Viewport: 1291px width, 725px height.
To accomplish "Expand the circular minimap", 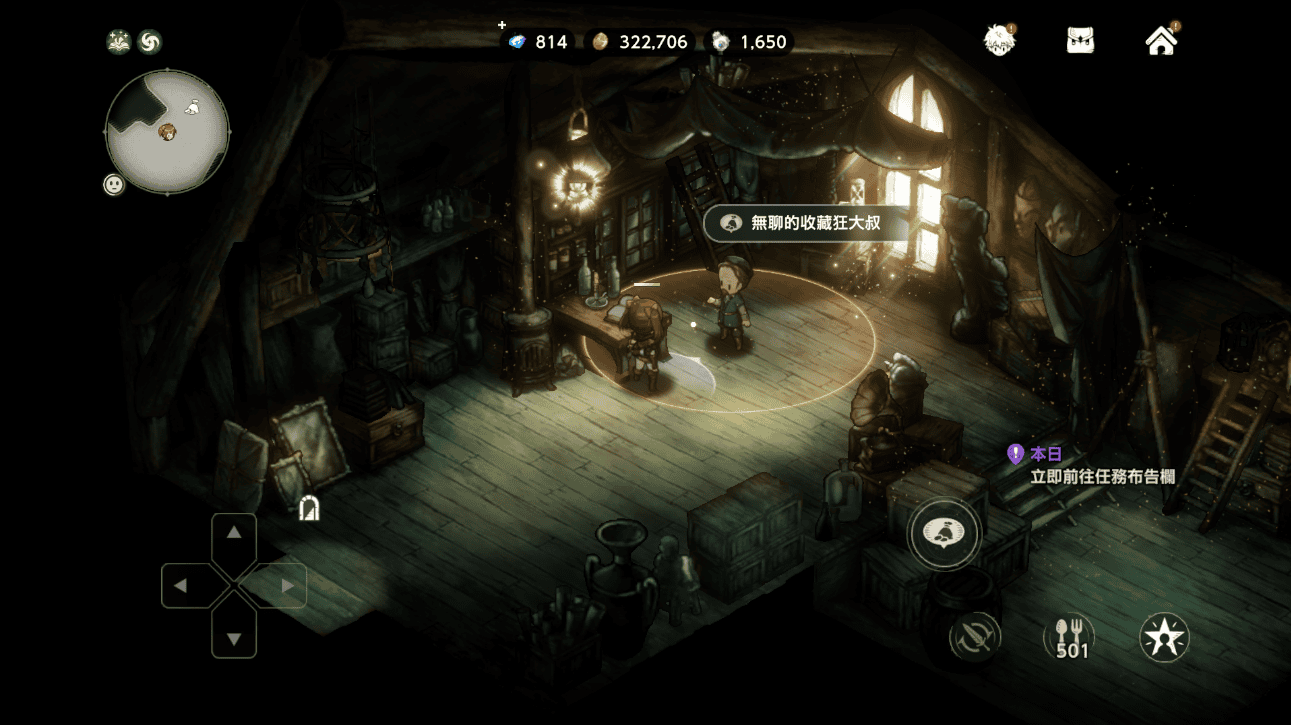I will pyautogui.click(x=167, y=131).
